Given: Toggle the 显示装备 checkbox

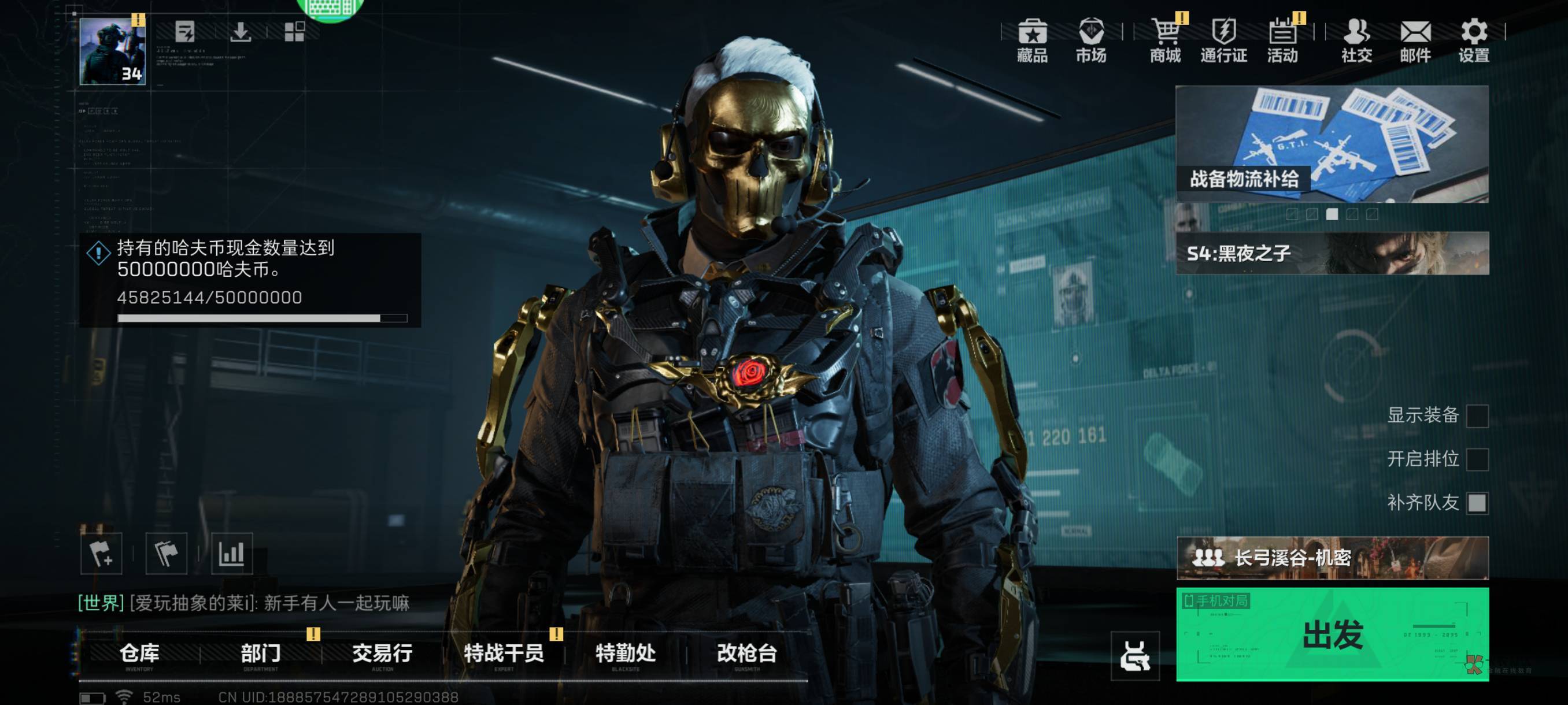Looking at the screenshot, I should coord(1477,417).
